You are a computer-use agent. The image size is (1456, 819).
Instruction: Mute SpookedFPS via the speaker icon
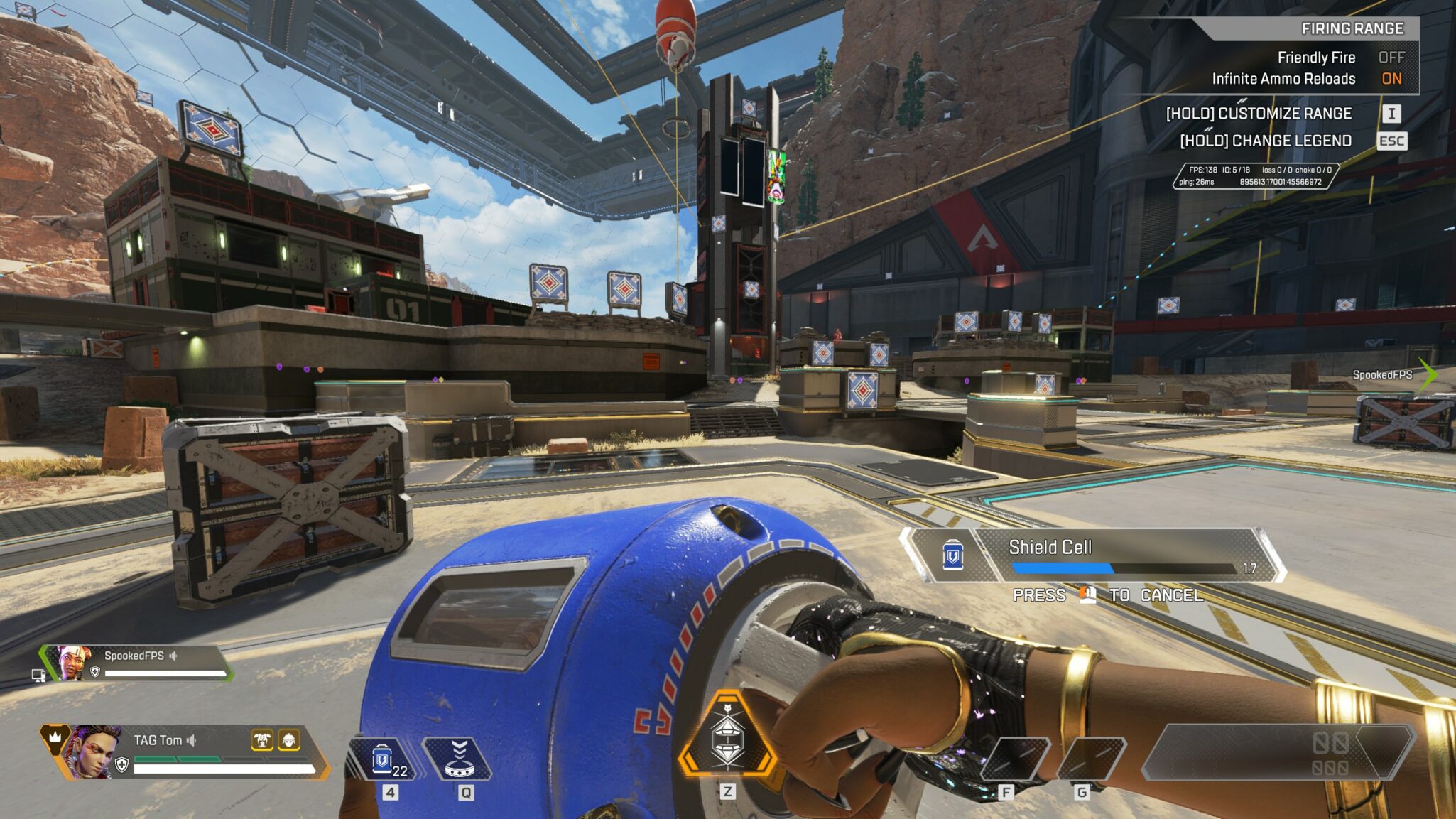(173, 656)
